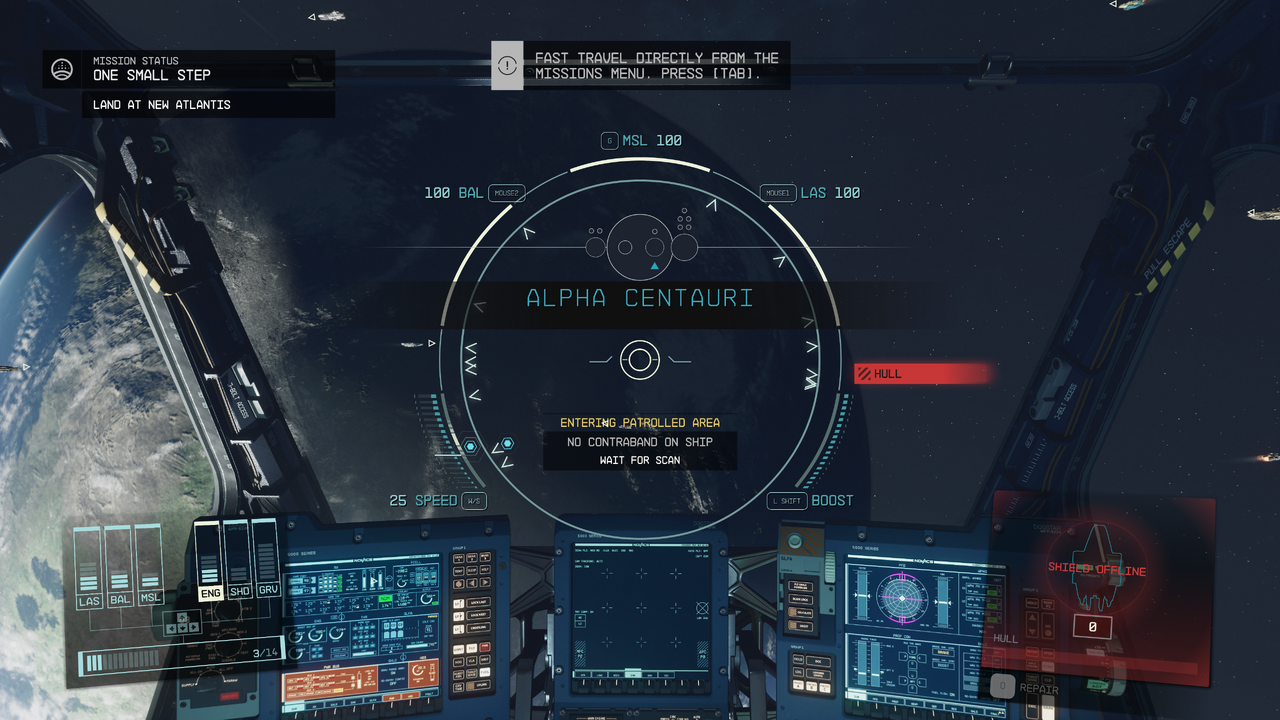Click the targeting reticle at HUD center

(x=640, y=360)
